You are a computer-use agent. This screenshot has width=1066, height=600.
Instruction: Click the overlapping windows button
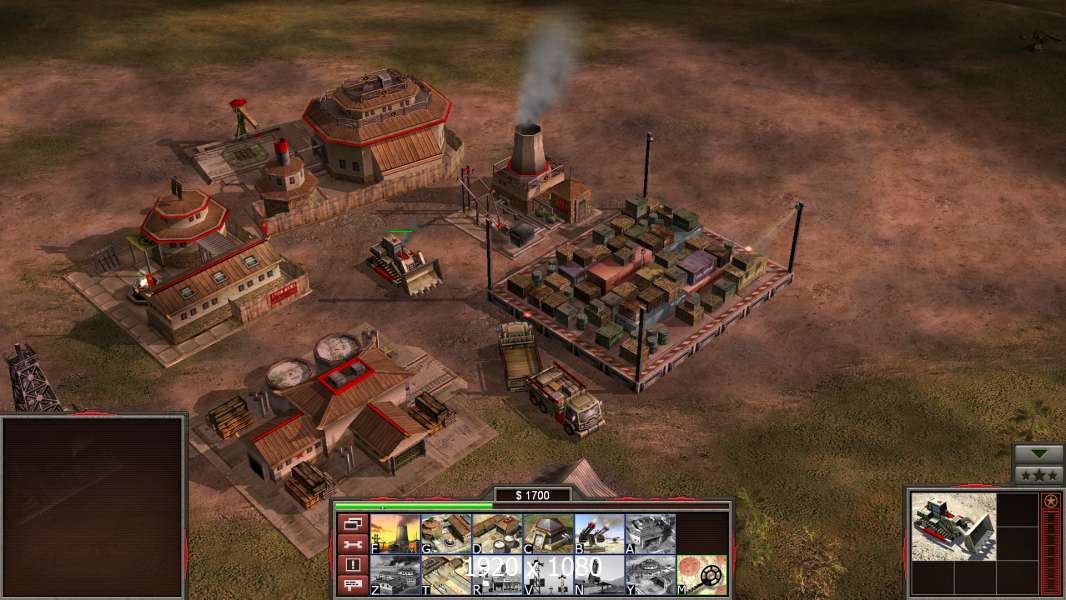click(x=352, y=523)
